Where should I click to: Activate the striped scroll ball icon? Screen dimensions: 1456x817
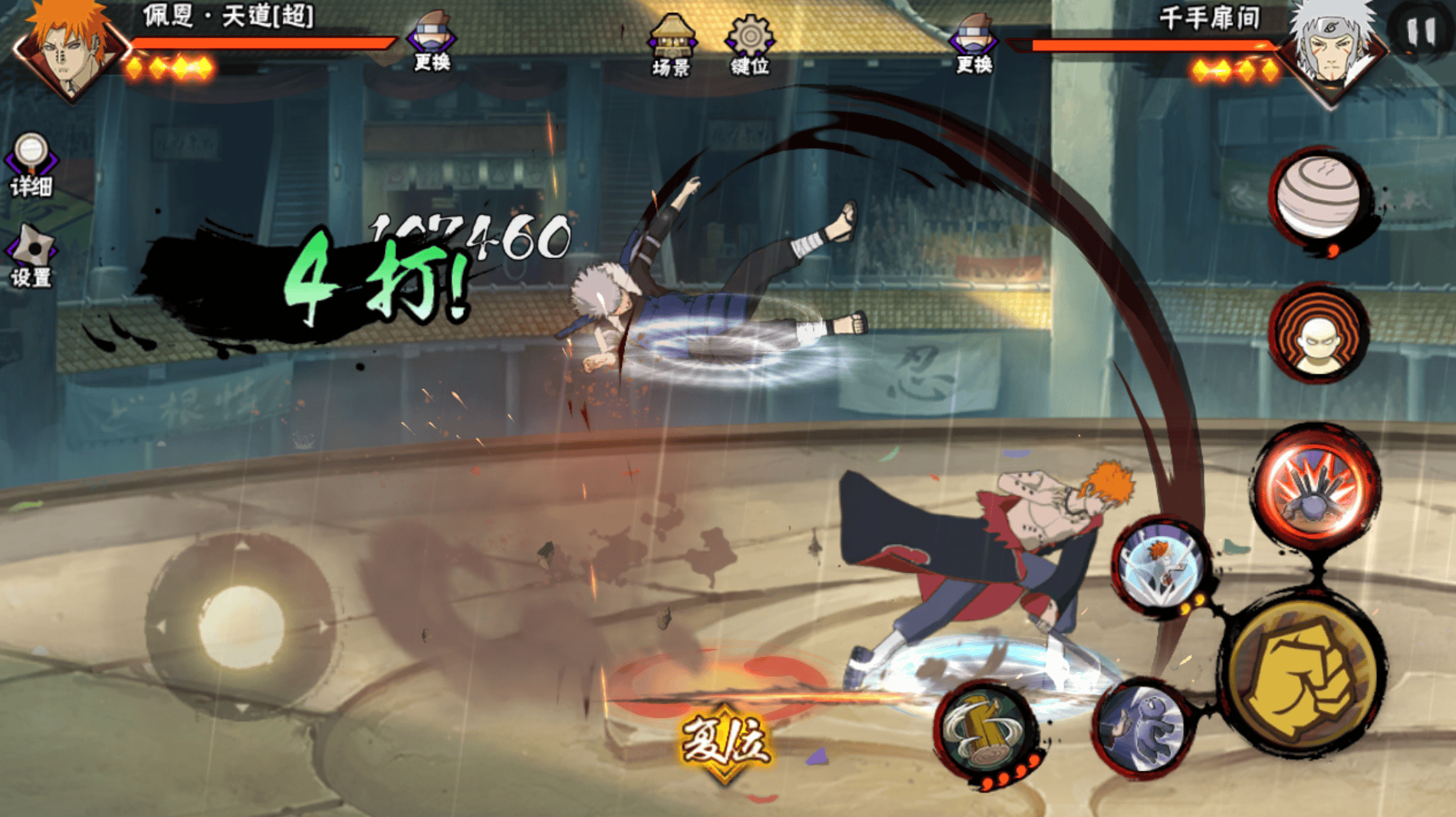coord(1320,196)
